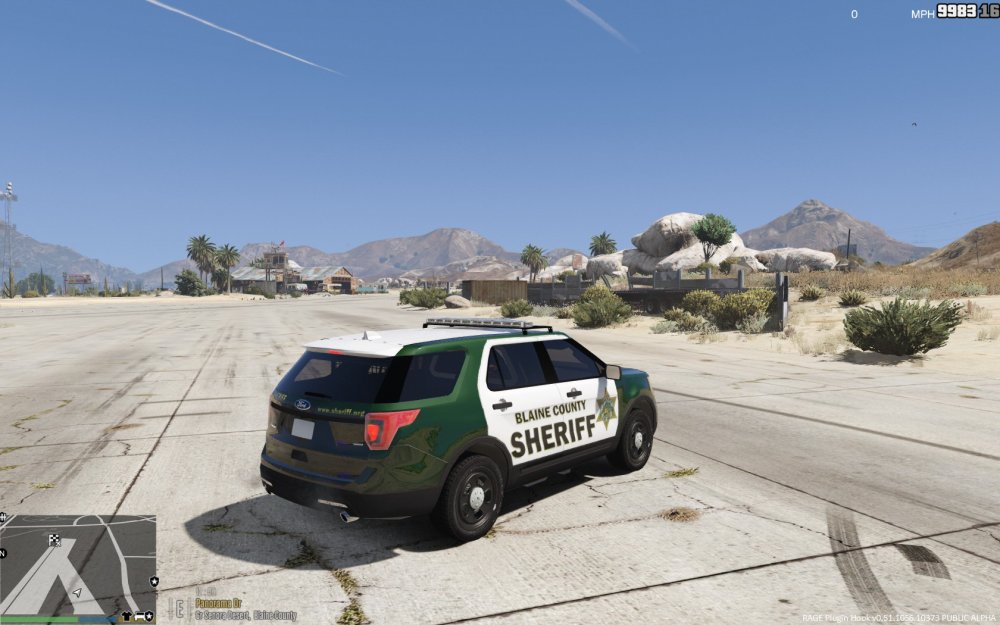The image size is (1000, 625).
Task: Select the clothing store shirt marker
Action: coord(127,616)
